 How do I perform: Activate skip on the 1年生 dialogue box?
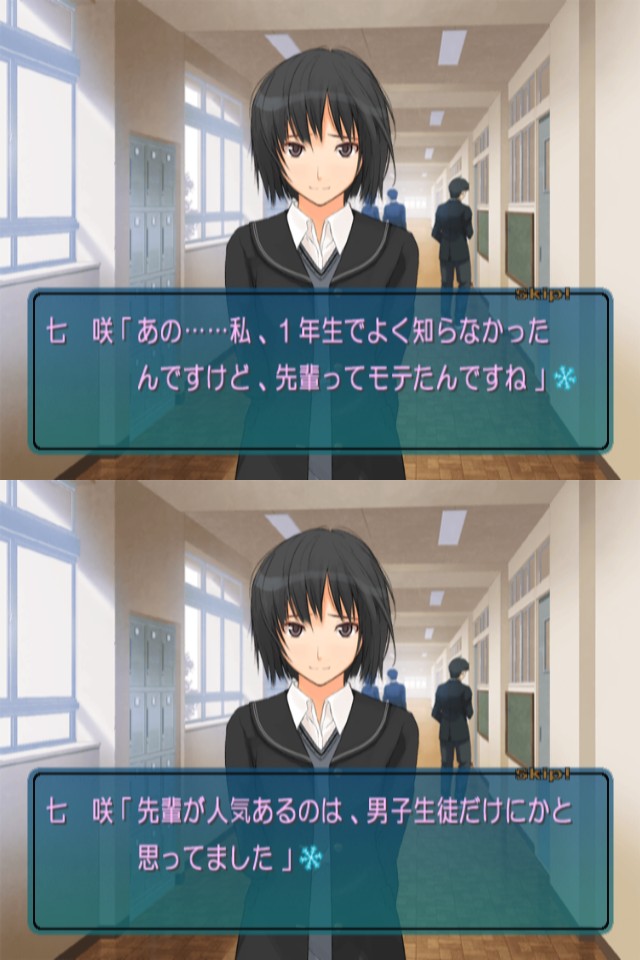(576, 295)
